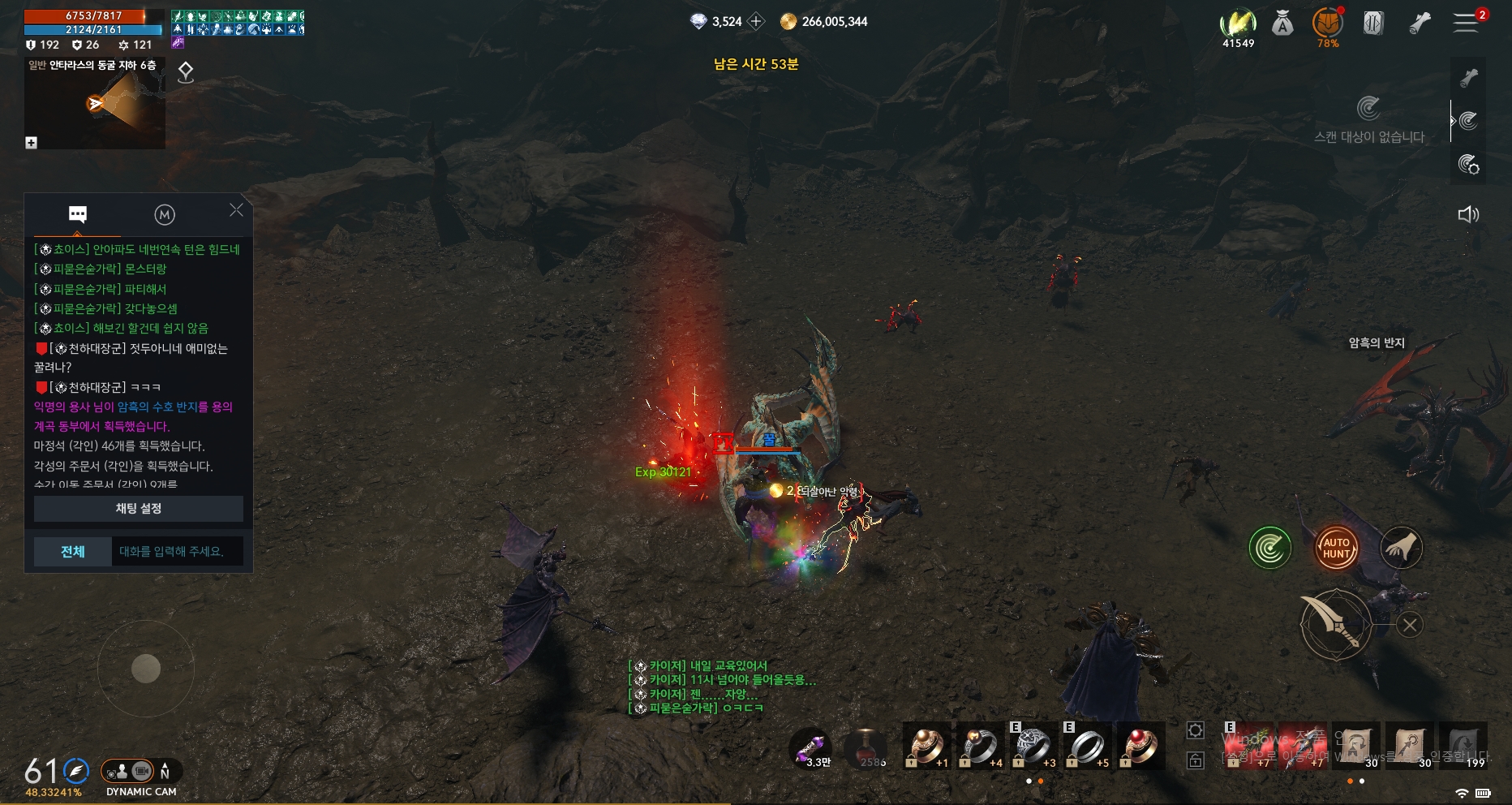This screenshot has width=1512, height=805.
Task: Mute game audio via the speaker icon
Action: (1468, 215)
